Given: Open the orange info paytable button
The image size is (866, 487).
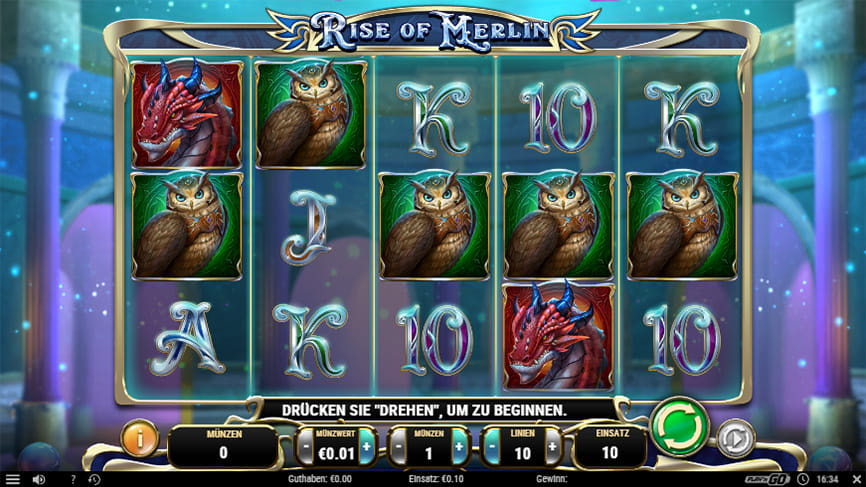Looking at the screenshot, I should click(140, 439).
